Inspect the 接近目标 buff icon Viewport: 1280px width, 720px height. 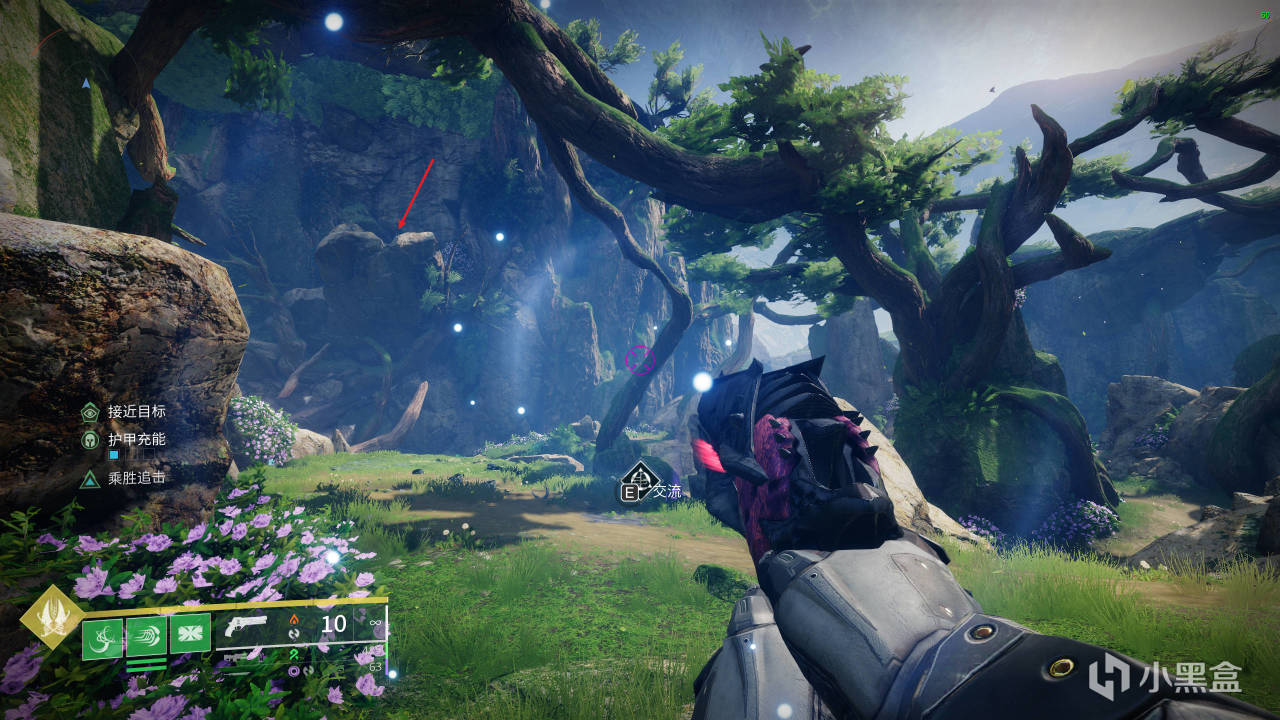tap(90, 411)
